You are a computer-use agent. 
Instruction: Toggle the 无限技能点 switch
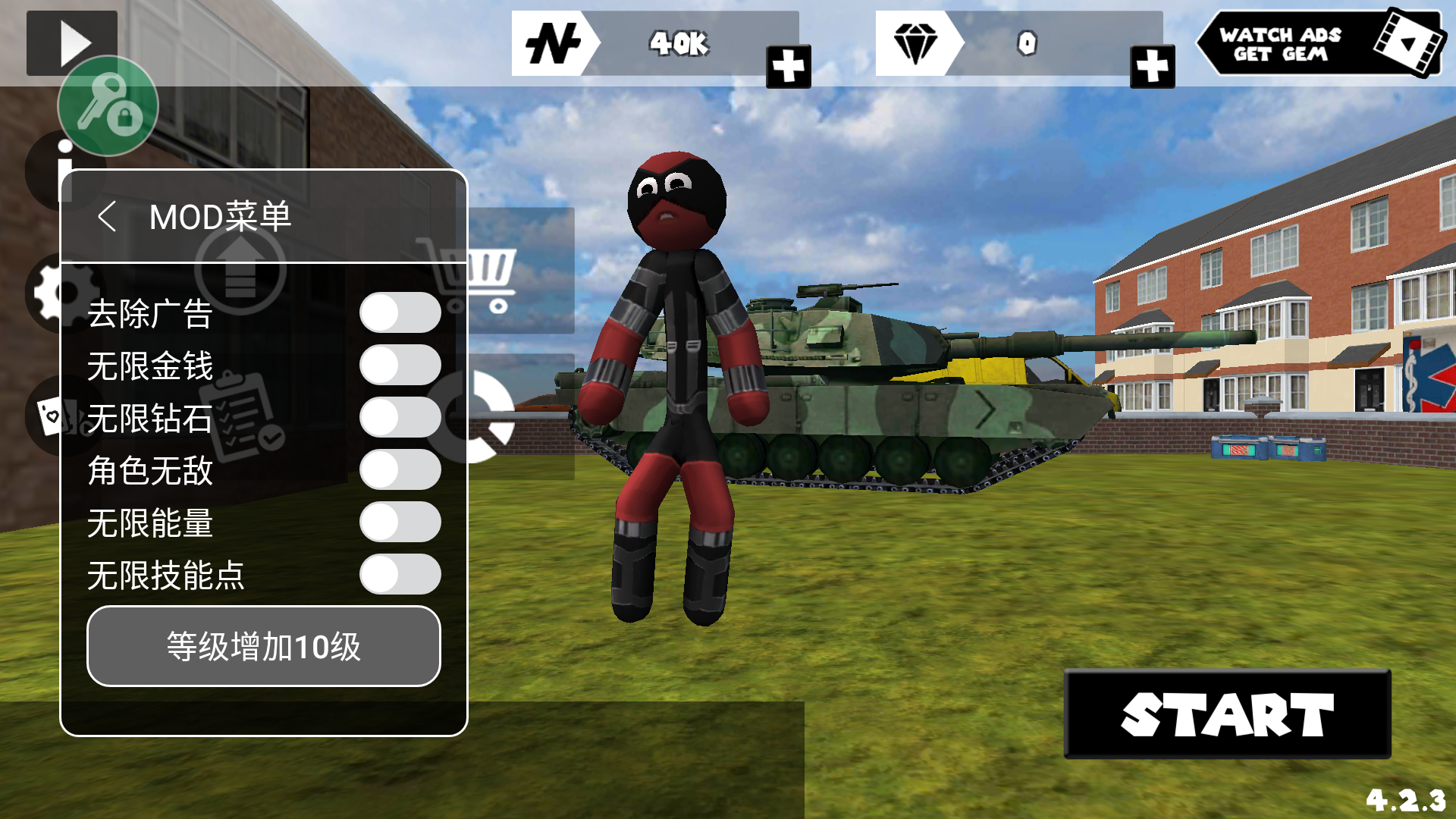(x=400, y=575)
